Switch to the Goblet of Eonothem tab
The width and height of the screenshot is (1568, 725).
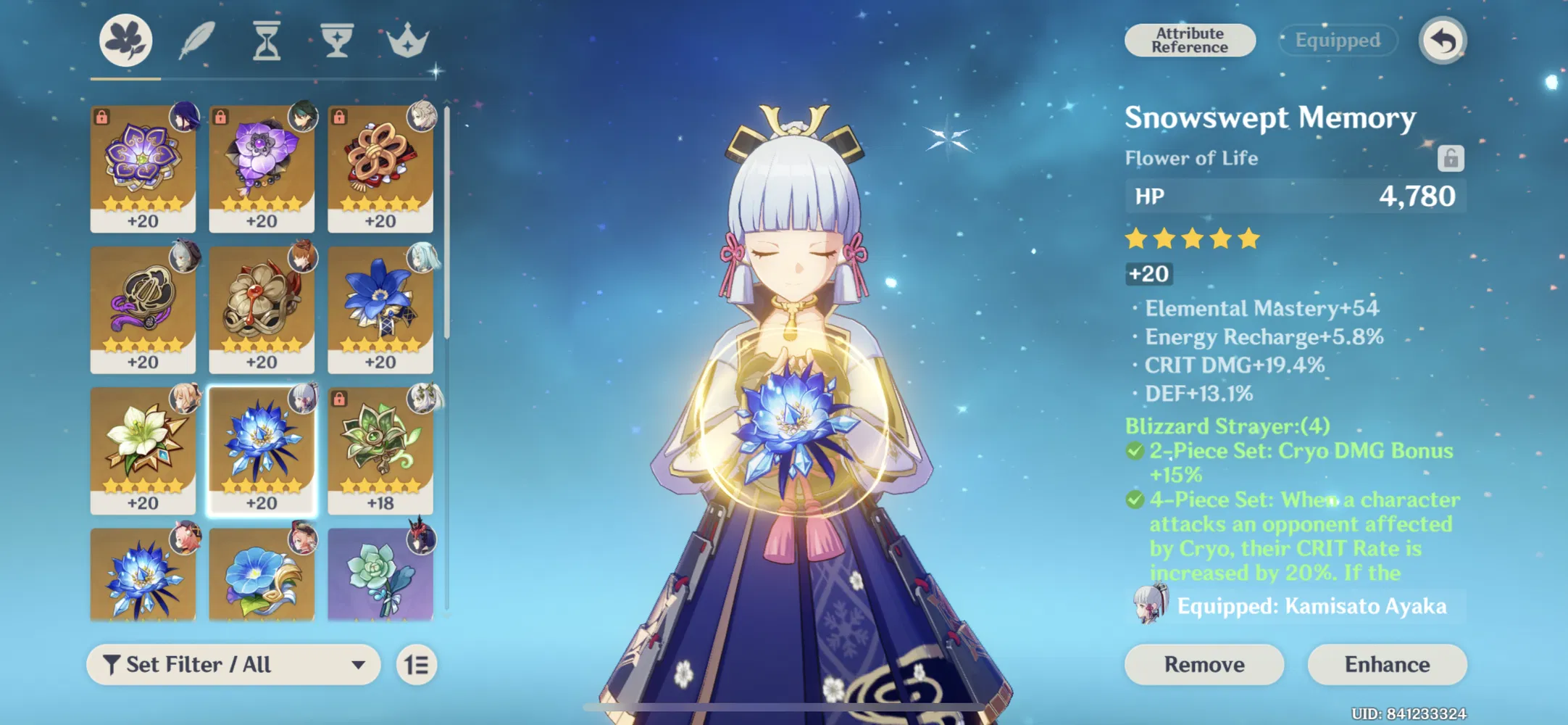click(335, 41)
